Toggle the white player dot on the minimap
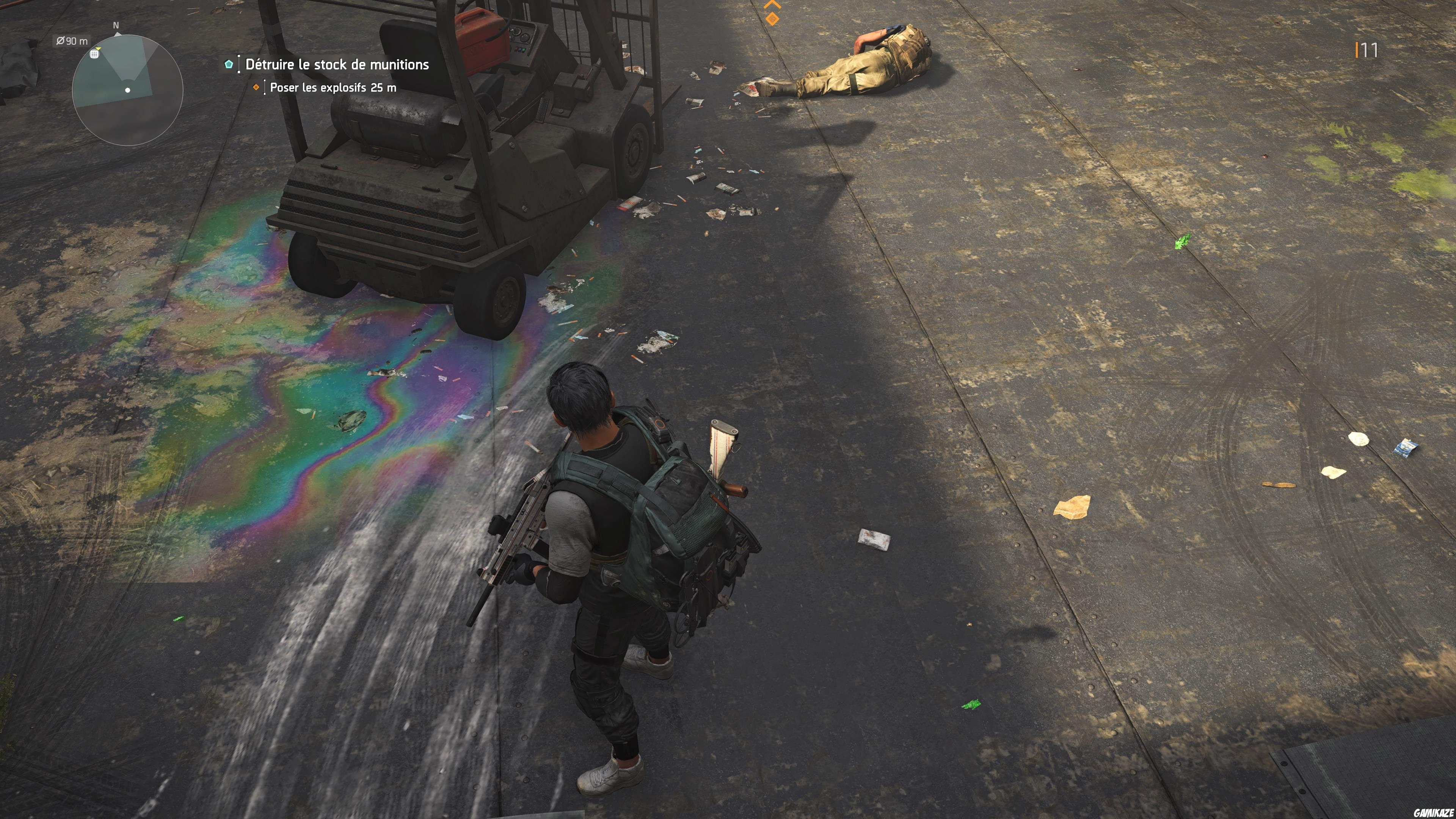 [x=127, y=90]
